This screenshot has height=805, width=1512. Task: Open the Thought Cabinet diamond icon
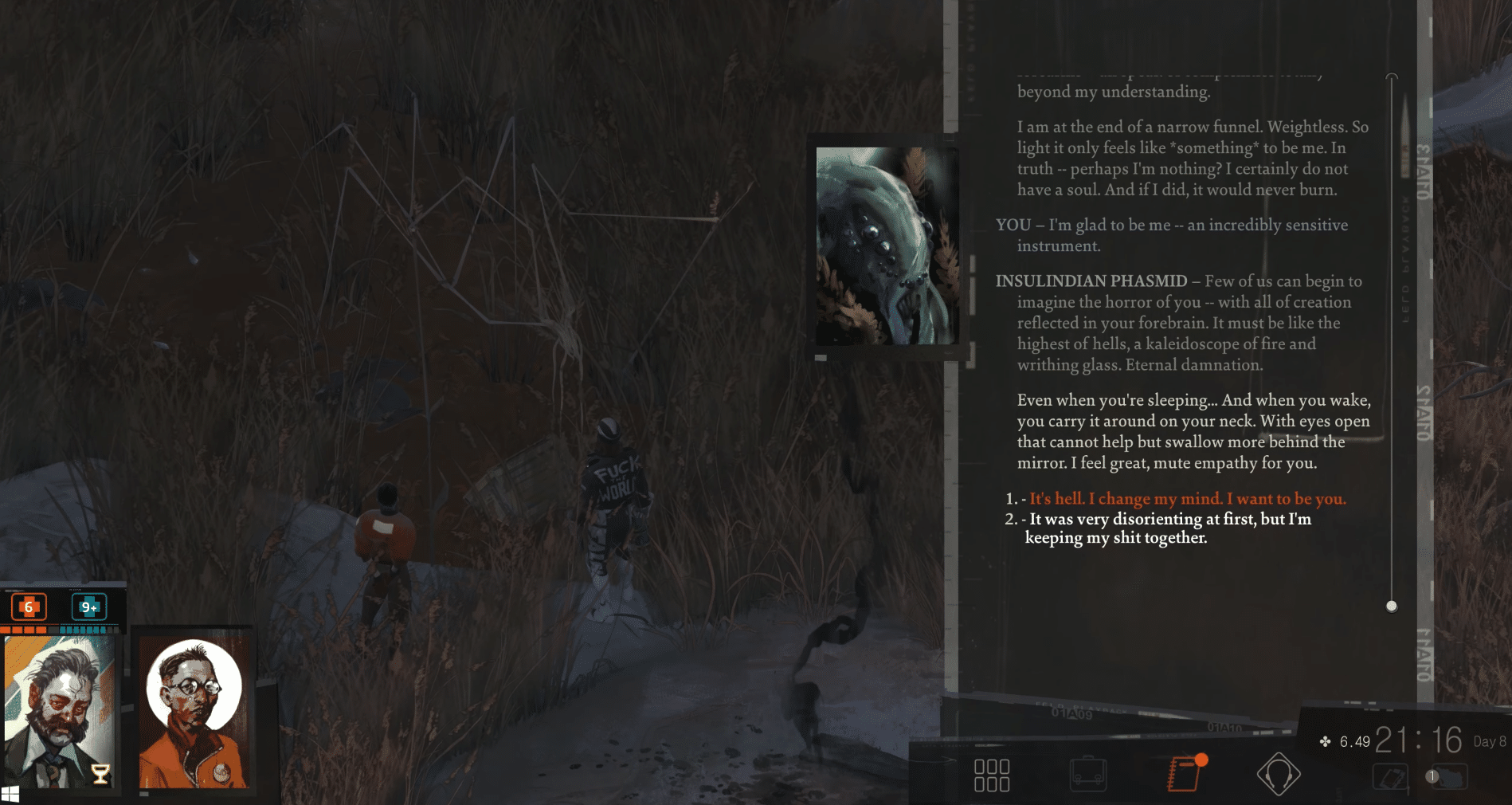pyautogui.click(x=1279, y=772)
